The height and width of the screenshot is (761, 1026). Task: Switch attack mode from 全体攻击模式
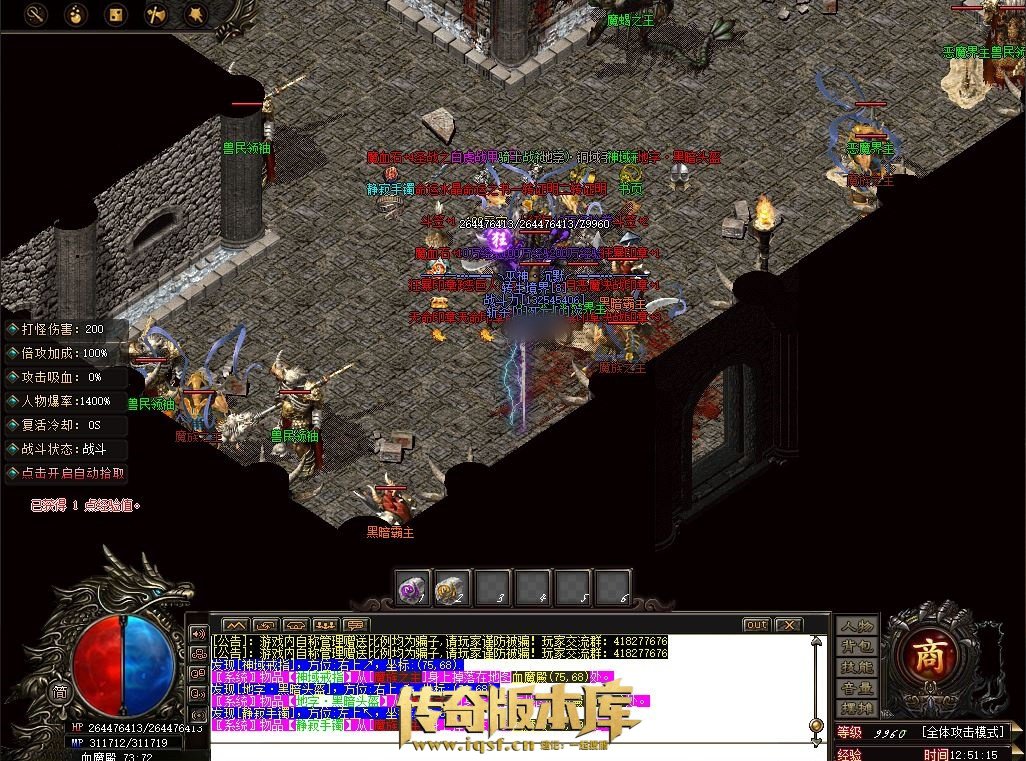[x=961, y=733]
